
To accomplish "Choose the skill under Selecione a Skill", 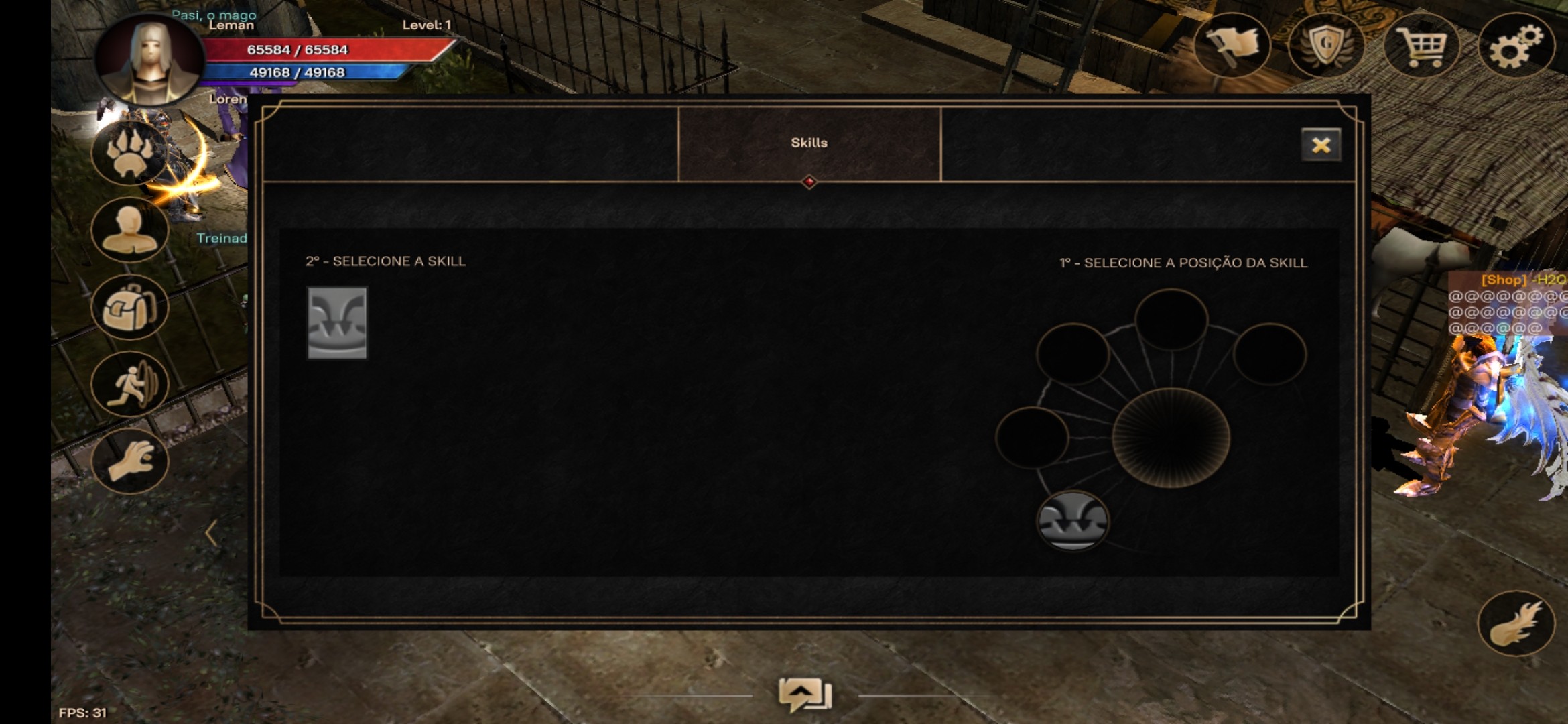I will pyautogui.click(x=337, y=323).
